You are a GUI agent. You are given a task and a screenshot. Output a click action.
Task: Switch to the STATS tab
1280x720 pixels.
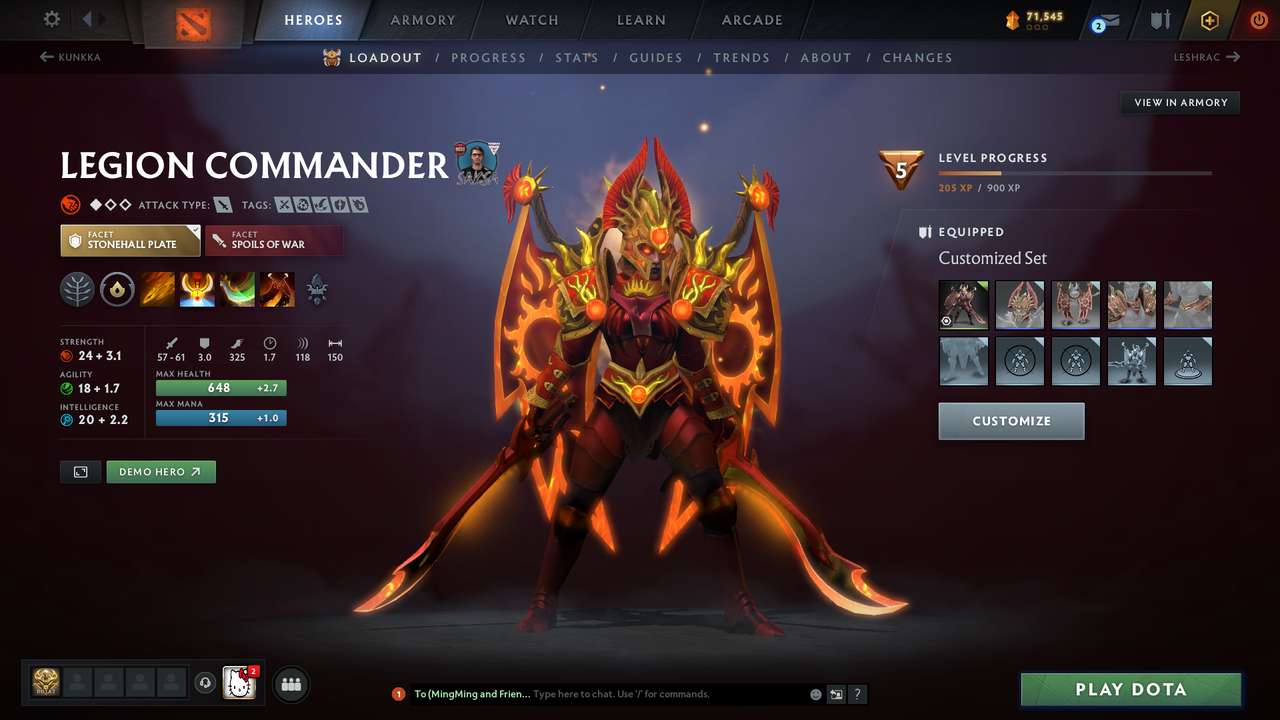click(x=577, y=57)
